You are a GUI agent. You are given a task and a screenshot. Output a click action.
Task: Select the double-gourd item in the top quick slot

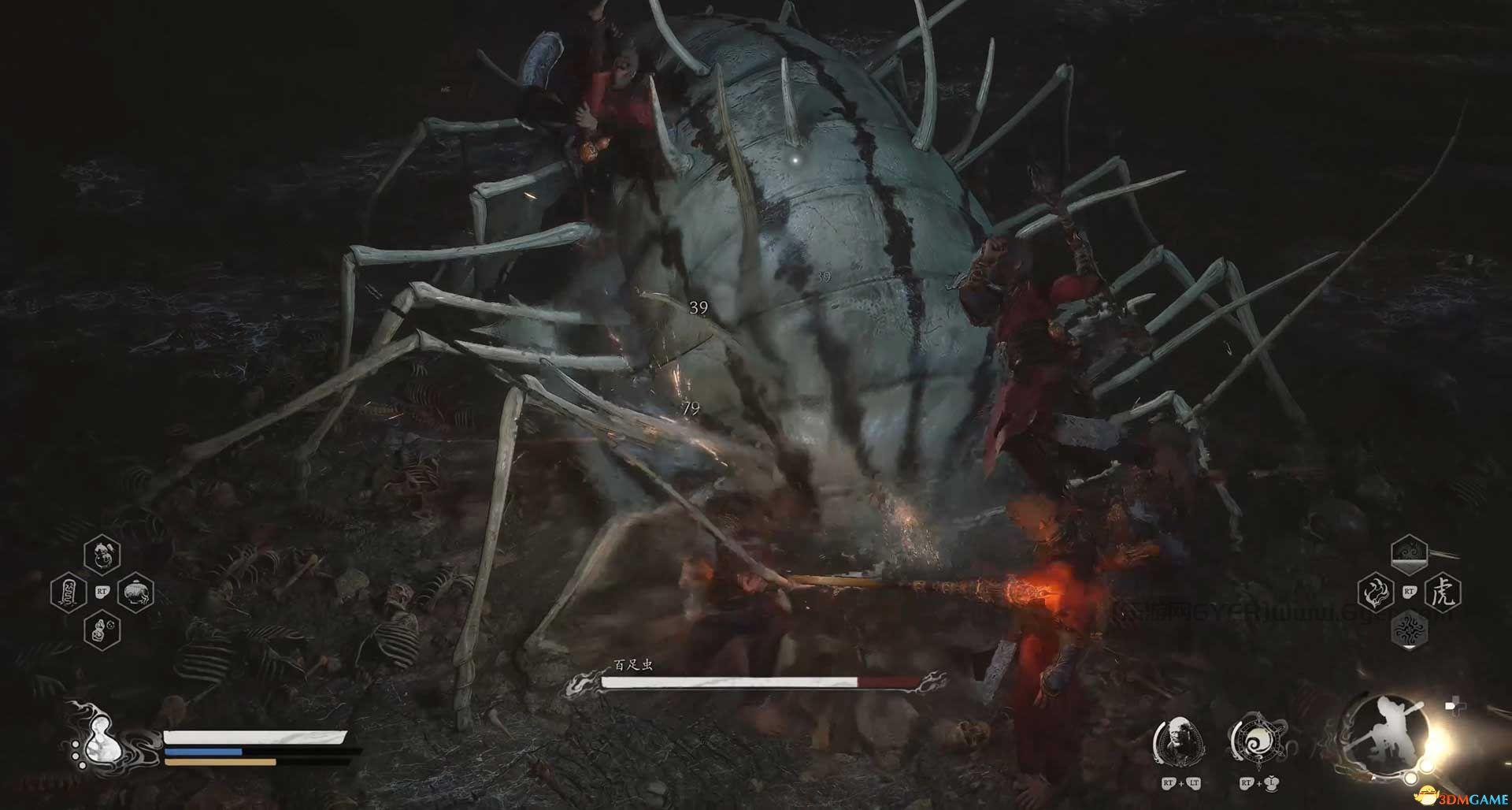[102, 554]
